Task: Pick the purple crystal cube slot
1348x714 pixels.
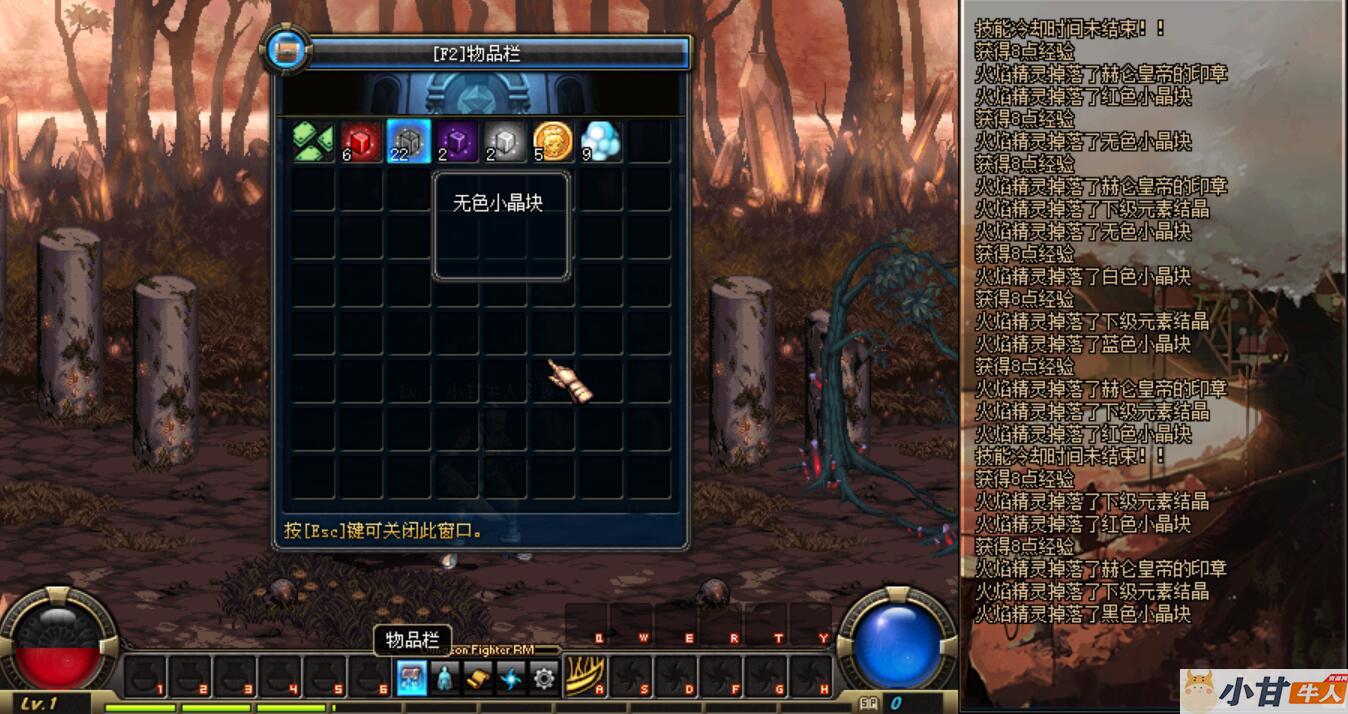Action: click(x=457, y=141)
